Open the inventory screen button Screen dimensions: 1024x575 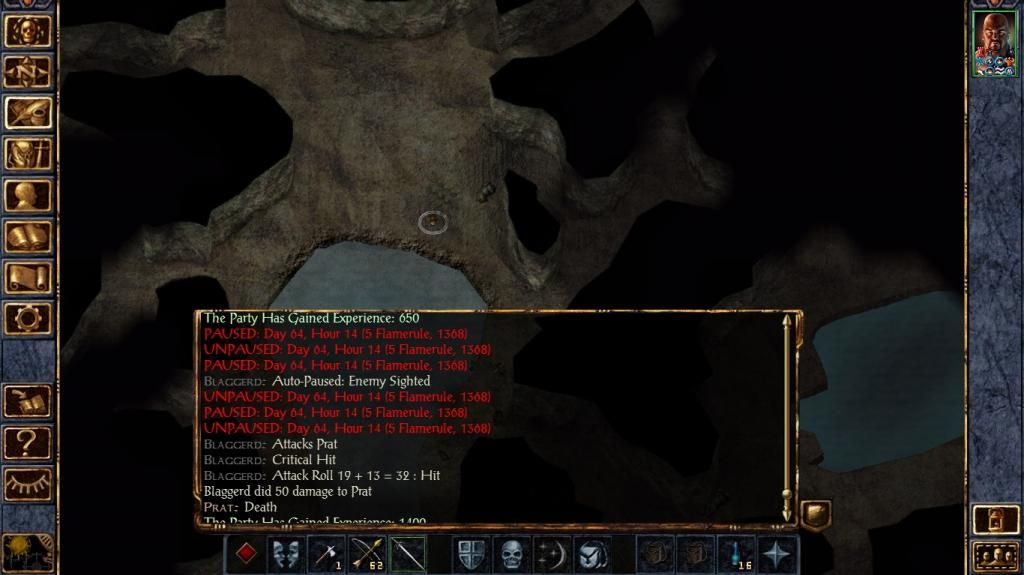[28, 153]
